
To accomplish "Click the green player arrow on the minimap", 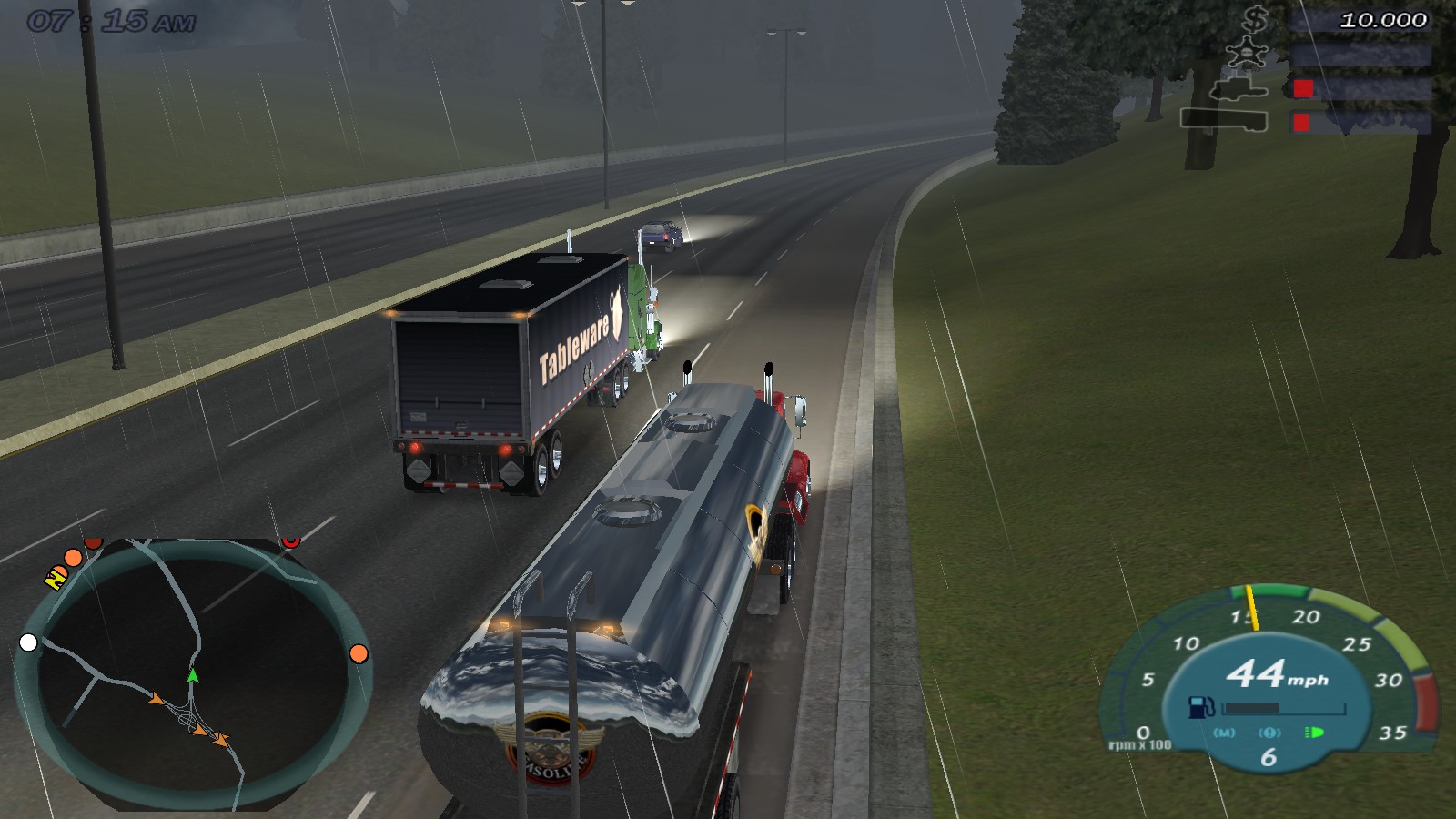I will coord(194,678).
